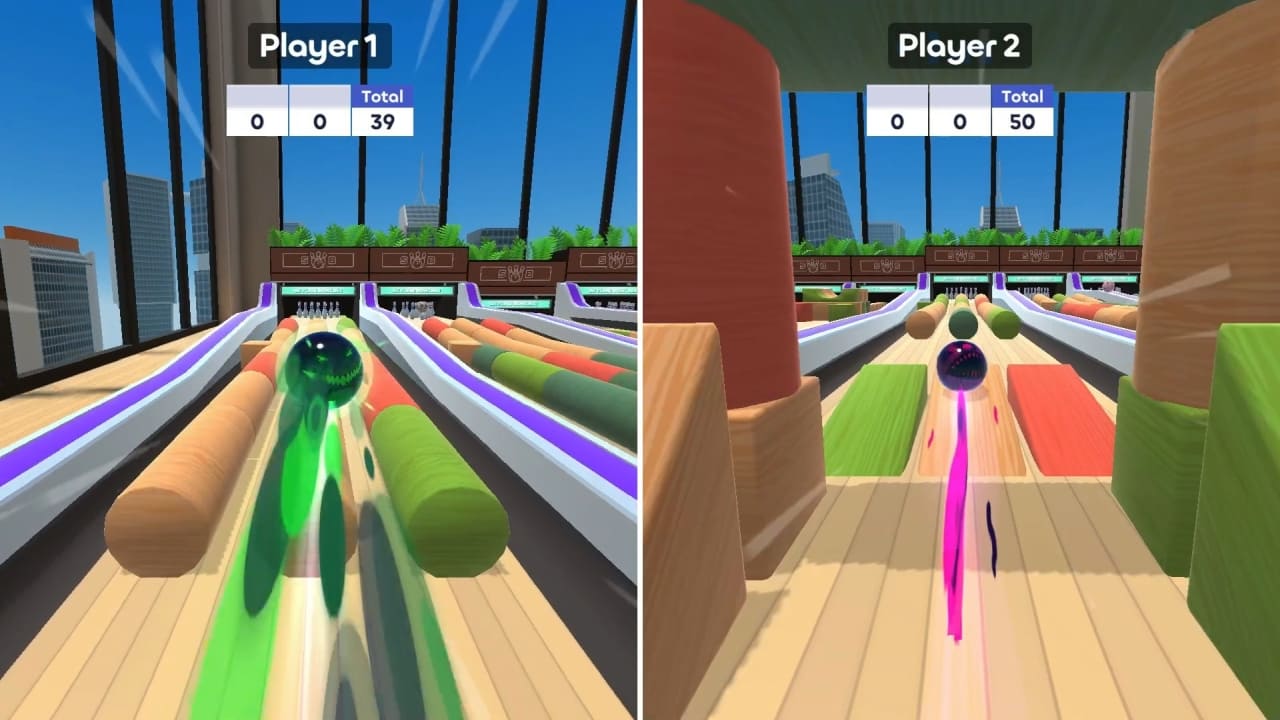Expand Player 1's Total score panel

point(380,110)
